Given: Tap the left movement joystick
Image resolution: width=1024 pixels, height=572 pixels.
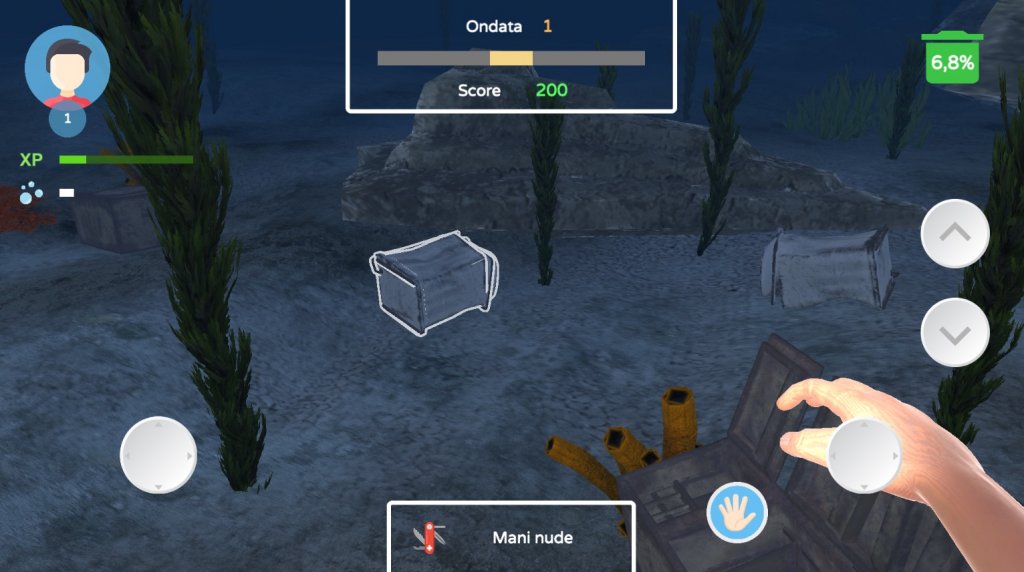Looking at the screenshot, I should point(158,455).
